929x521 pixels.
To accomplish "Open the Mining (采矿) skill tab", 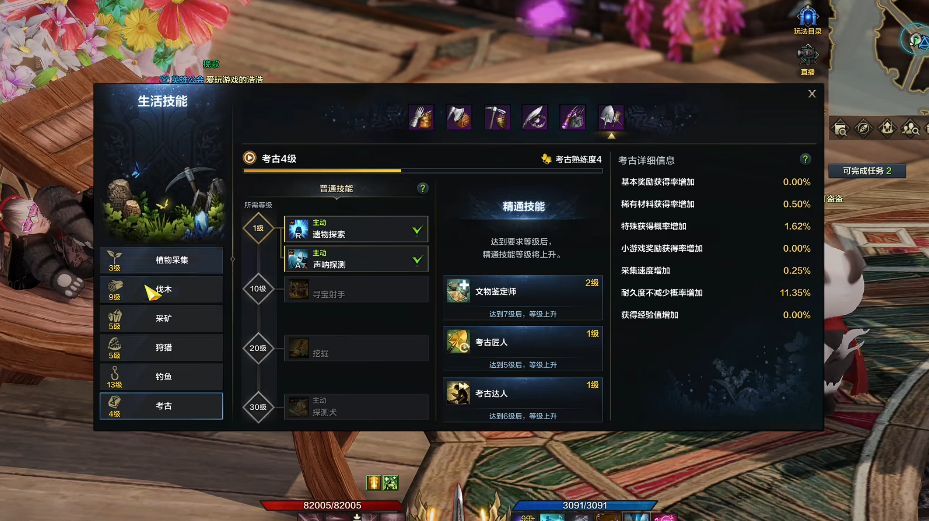I will point(161,319).
